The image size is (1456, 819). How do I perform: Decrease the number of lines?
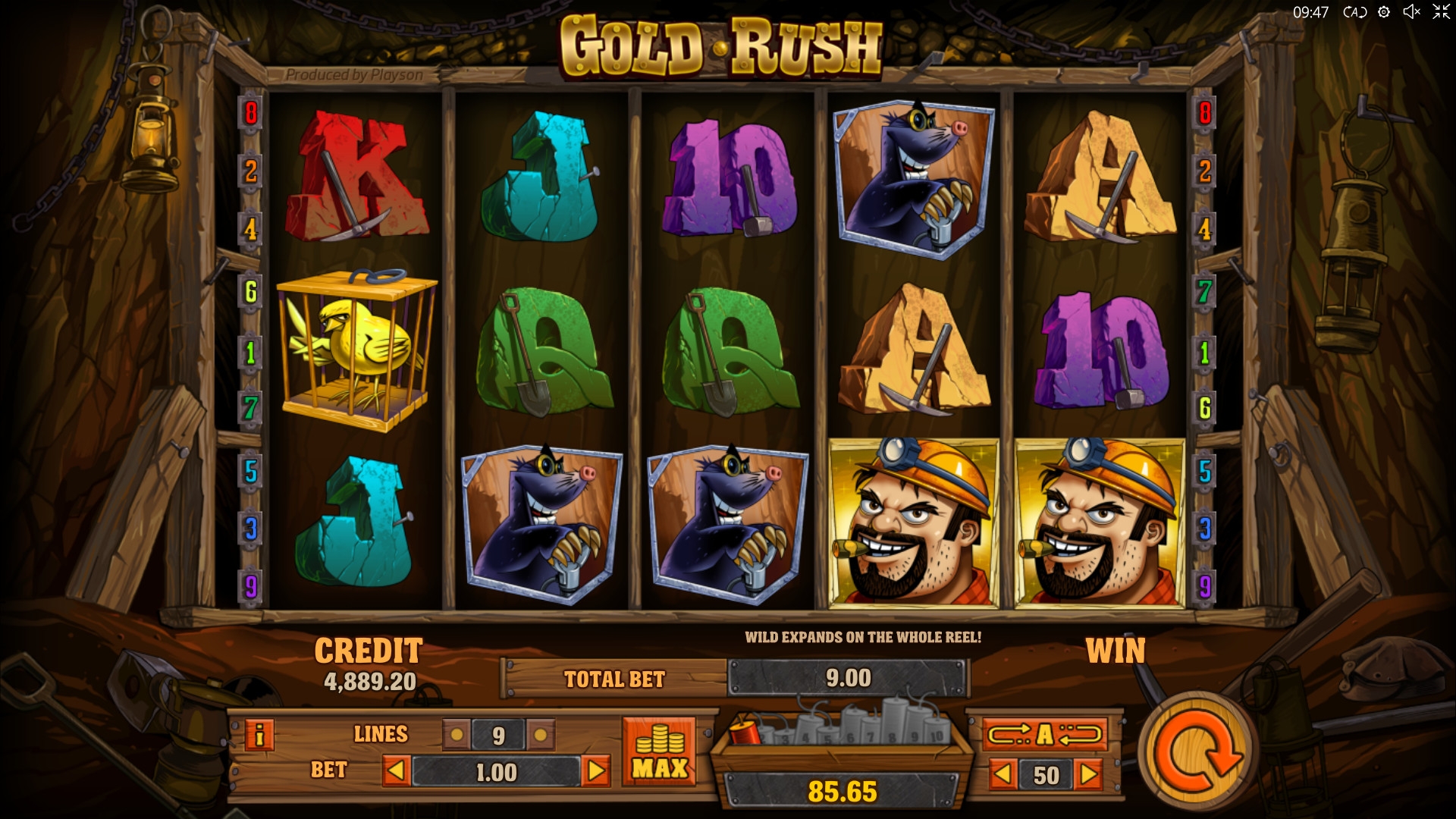457,735
